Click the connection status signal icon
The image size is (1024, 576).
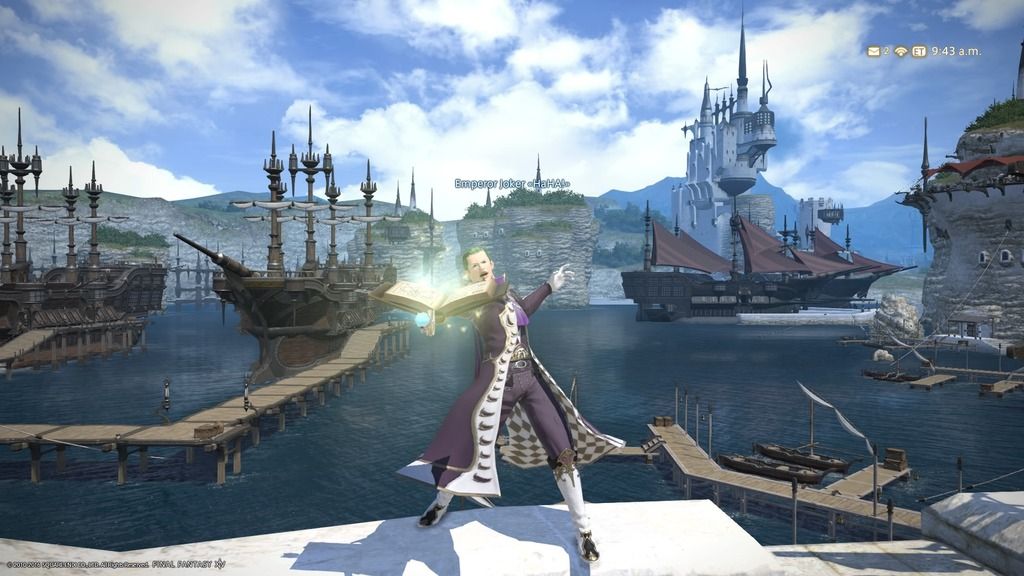pos(900,51)
